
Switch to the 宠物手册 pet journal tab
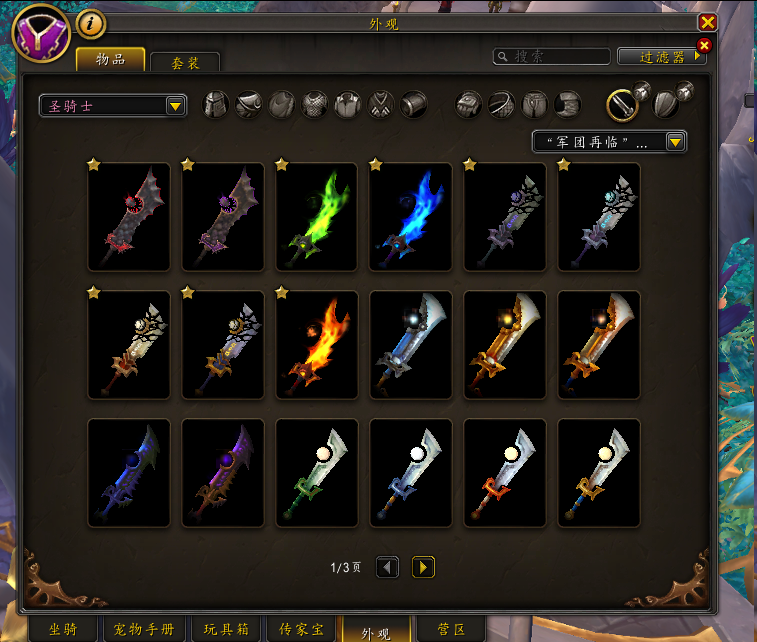145,630
